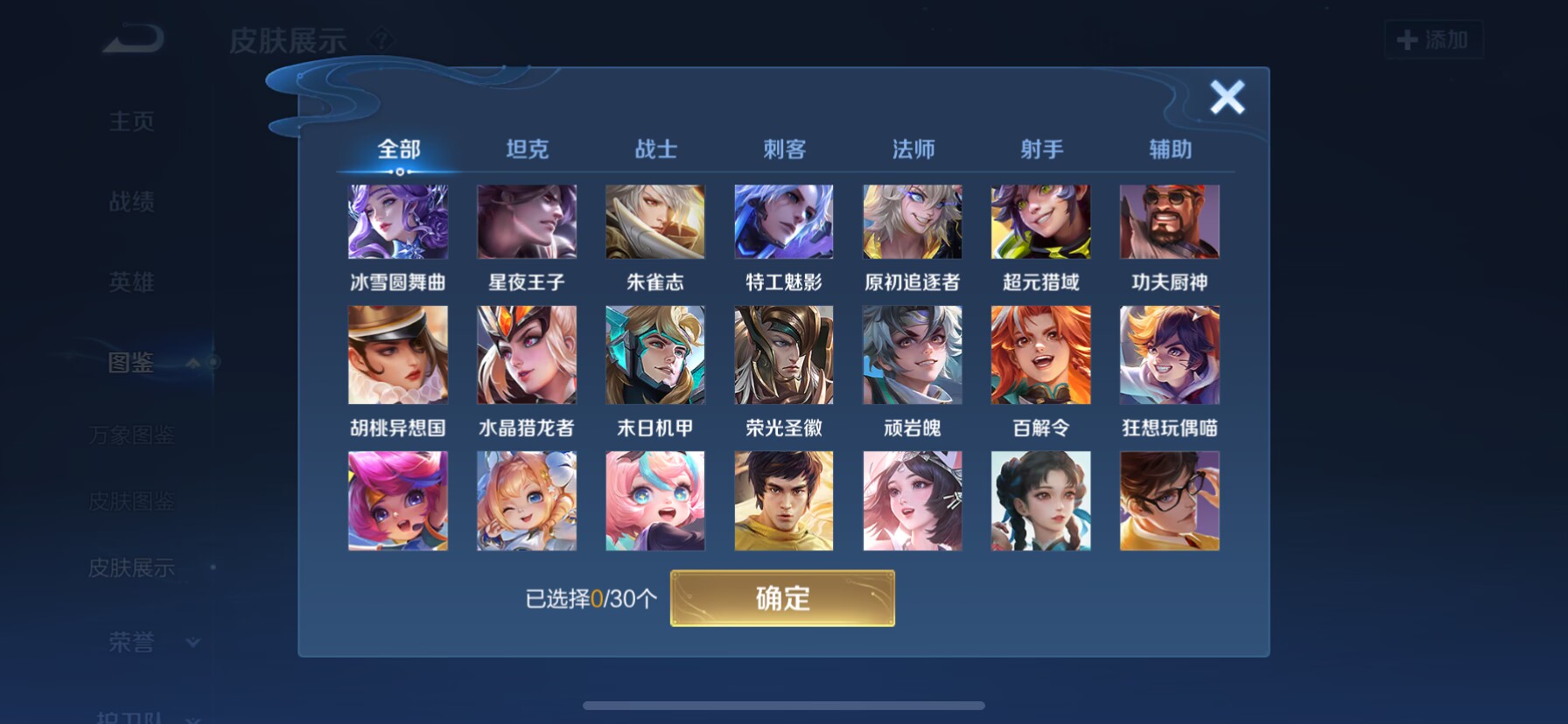1568x724 pixels.
Task: Click the help icon beside 皮肤展示 title
Action: 382,38
